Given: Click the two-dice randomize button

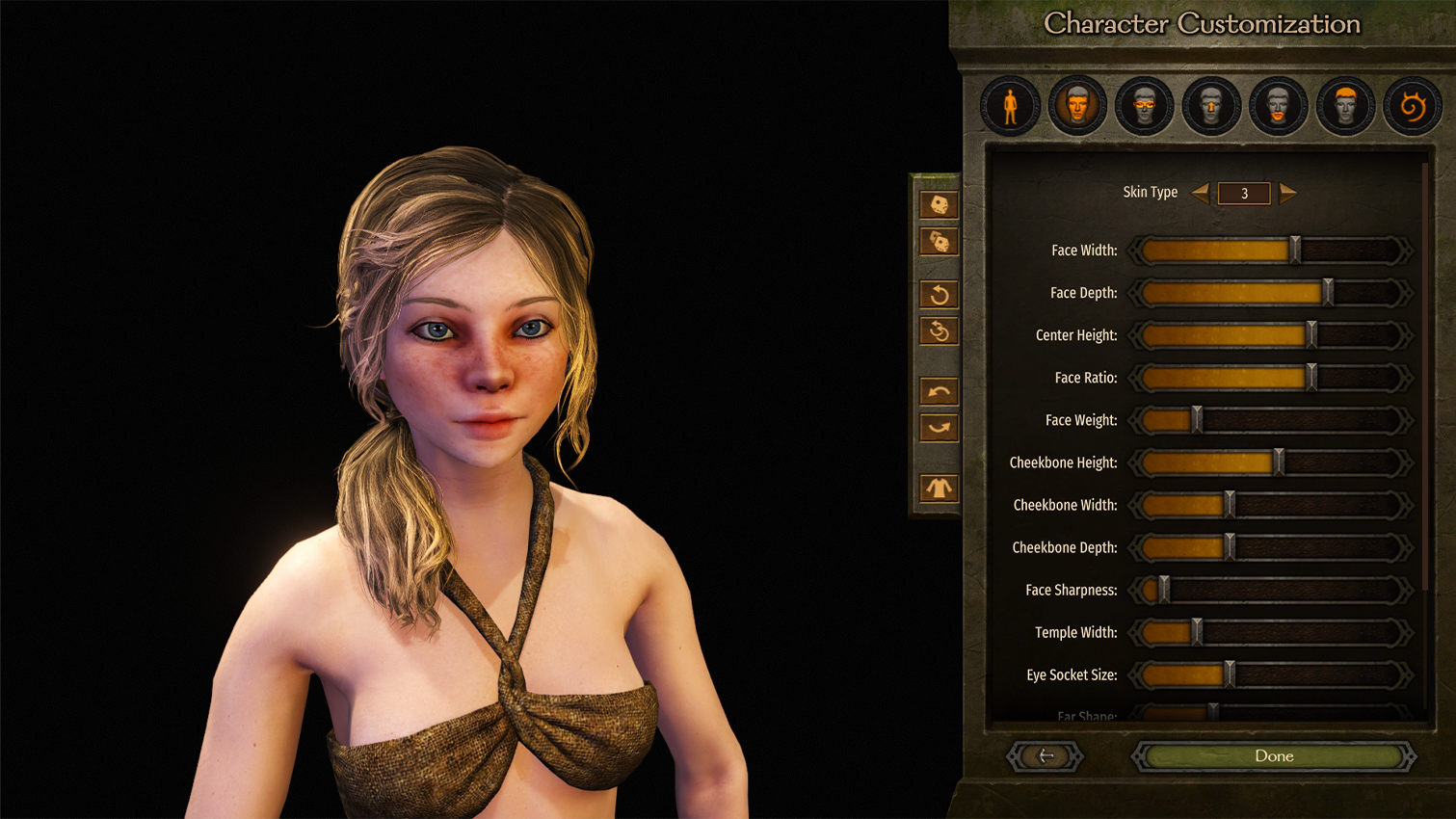Looking at the screenshot, I should coord(939,242).
